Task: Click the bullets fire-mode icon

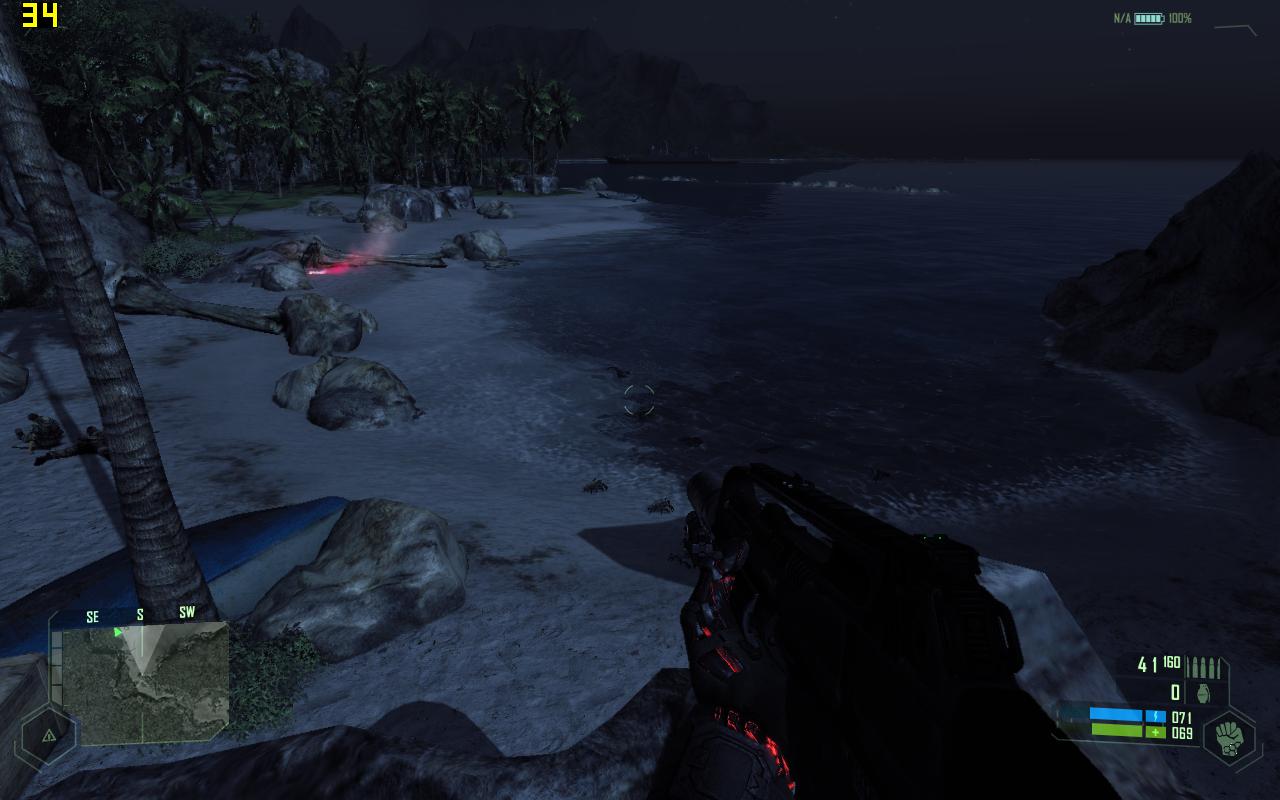Action: click(x=1203, y=667)
